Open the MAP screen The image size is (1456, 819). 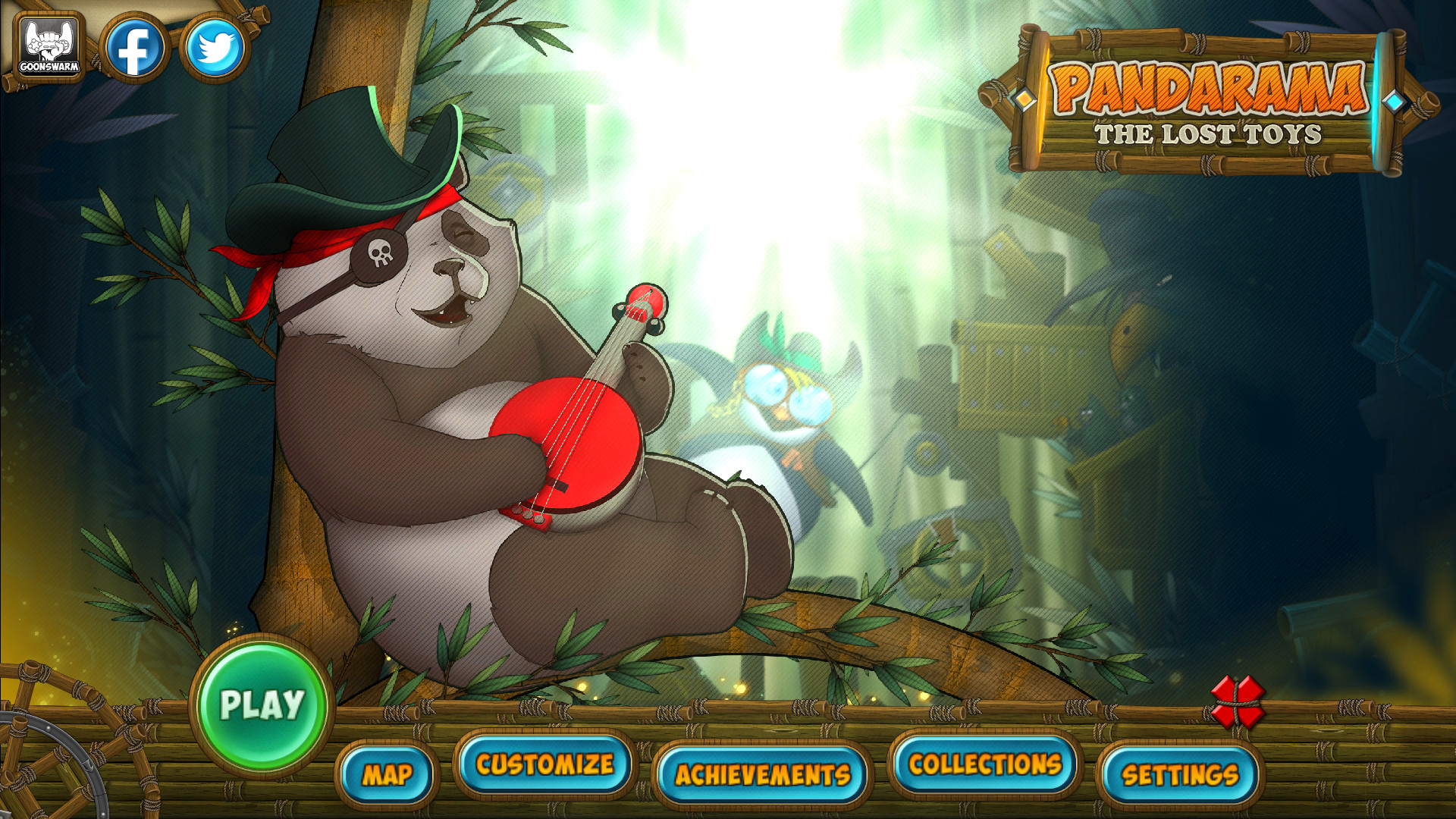(x=388, y=775)
